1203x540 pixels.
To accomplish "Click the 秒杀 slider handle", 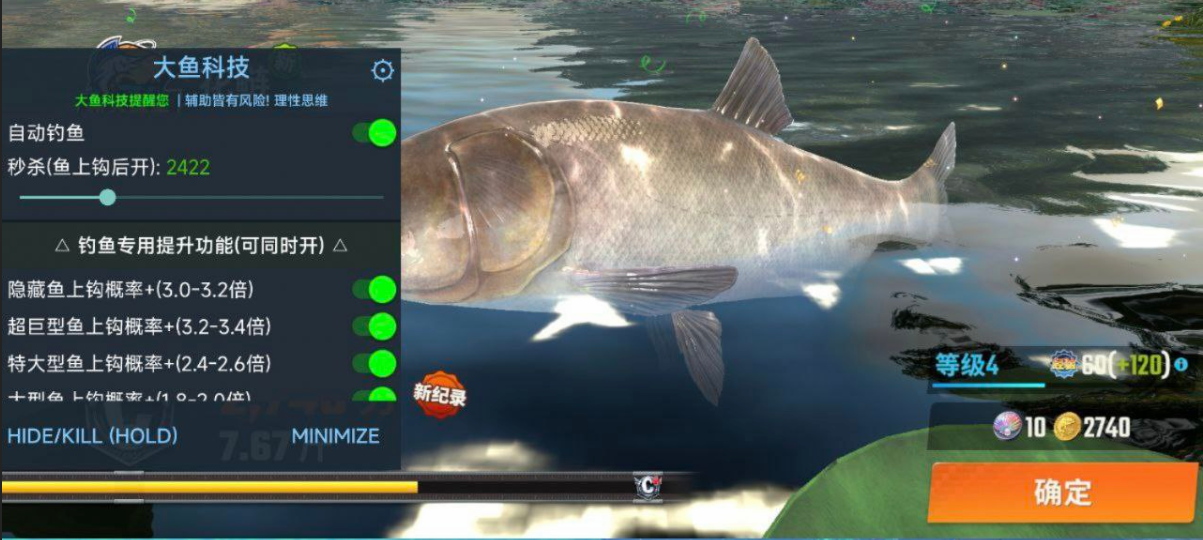I will (108, 197).
